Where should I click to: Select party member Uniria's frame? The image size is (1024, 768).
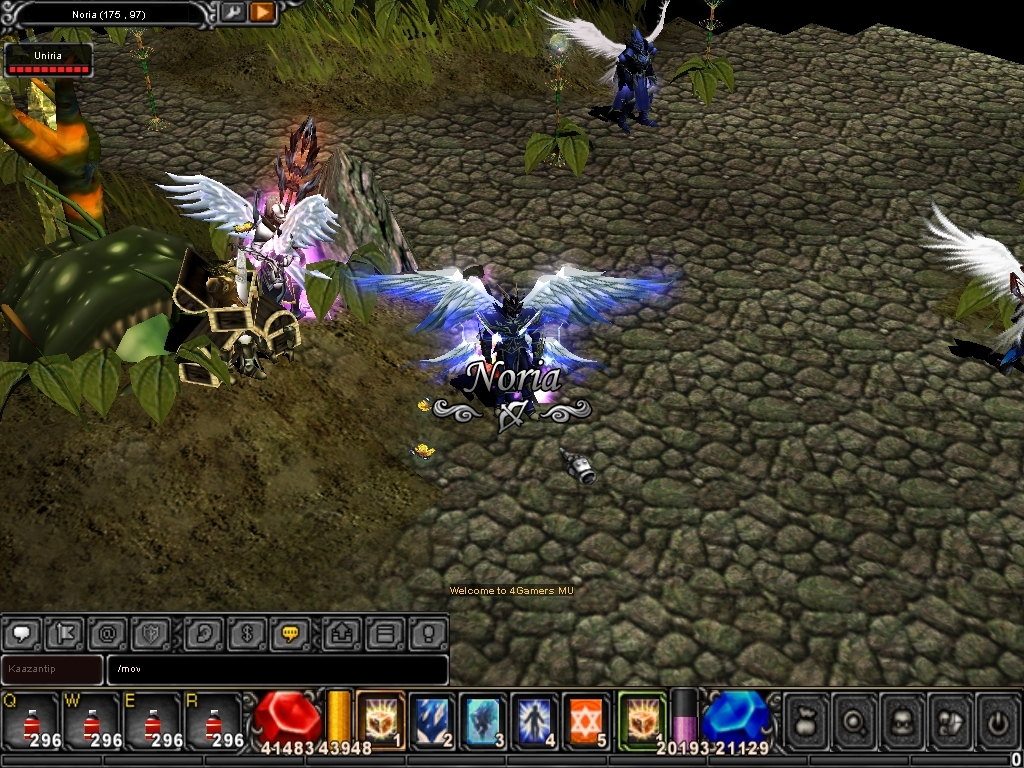coord(48,61)
